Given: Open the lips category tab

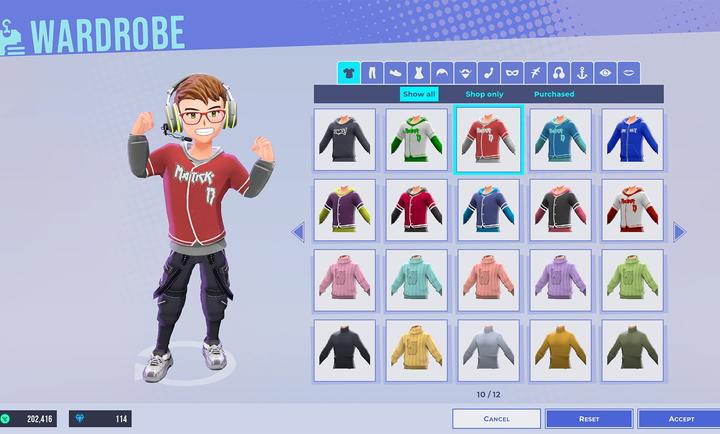Looking at the screenshot, I should point(629,73).
